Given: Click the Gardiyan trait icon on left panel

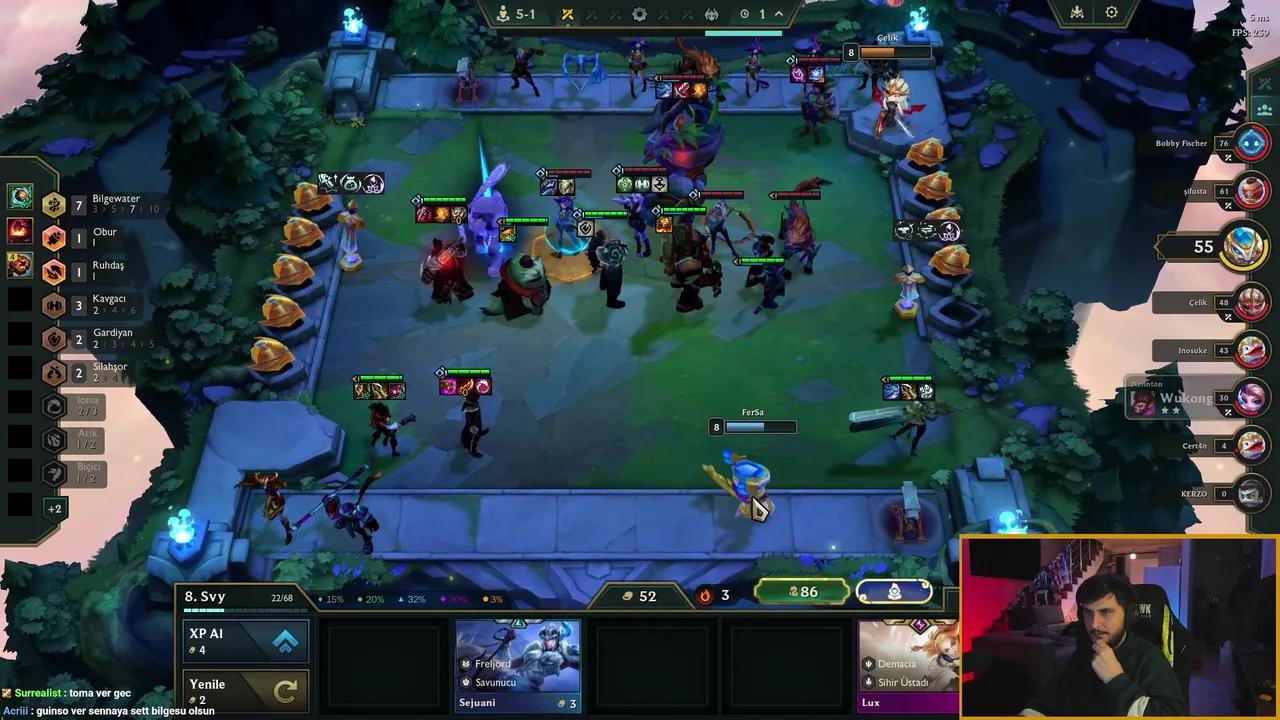Looking at the screenshot, I should (54, 338).
